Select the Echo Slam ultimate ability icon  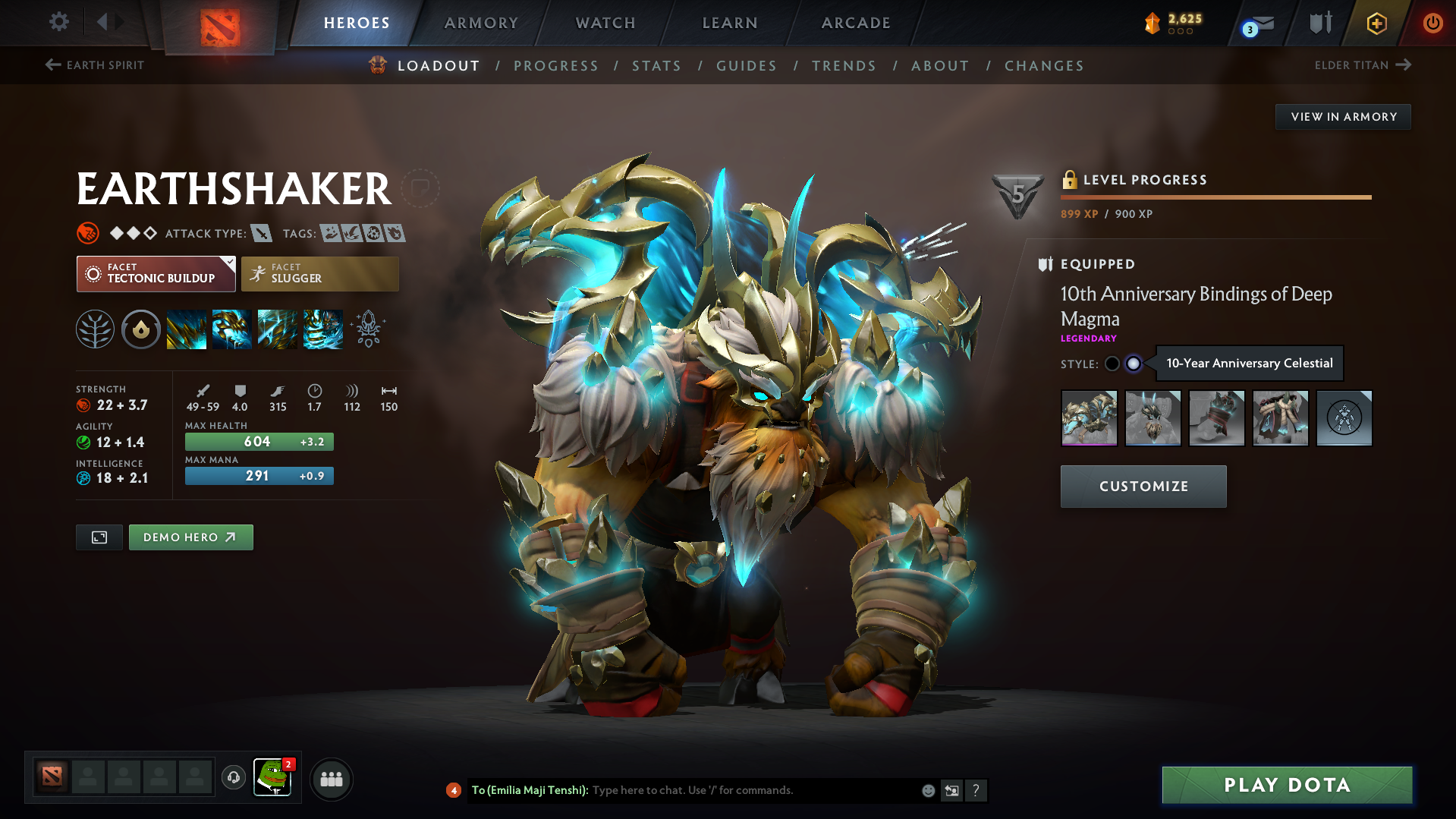point(323,329)
